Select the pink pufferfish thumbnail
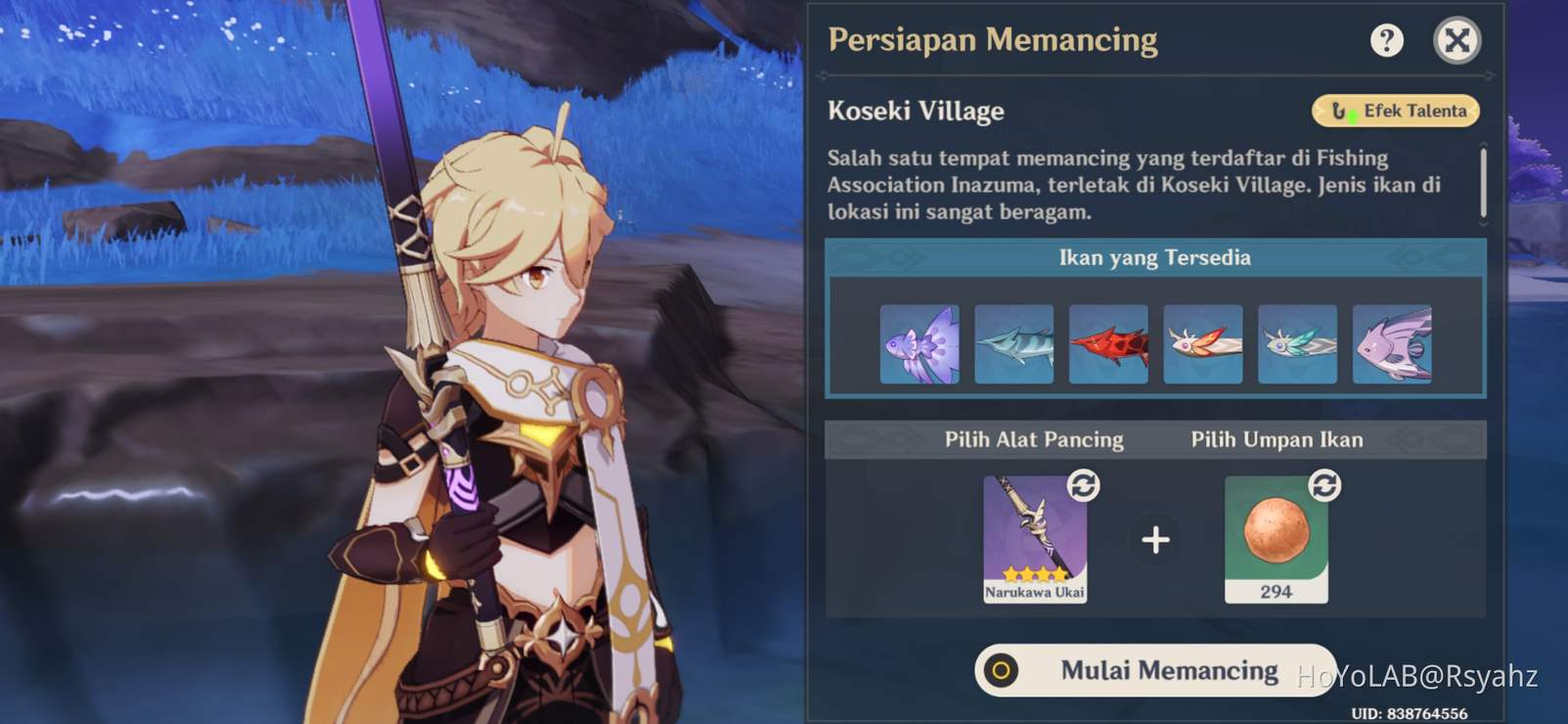This screenshot has width=1568, height=724. [x=1393, y=344]
